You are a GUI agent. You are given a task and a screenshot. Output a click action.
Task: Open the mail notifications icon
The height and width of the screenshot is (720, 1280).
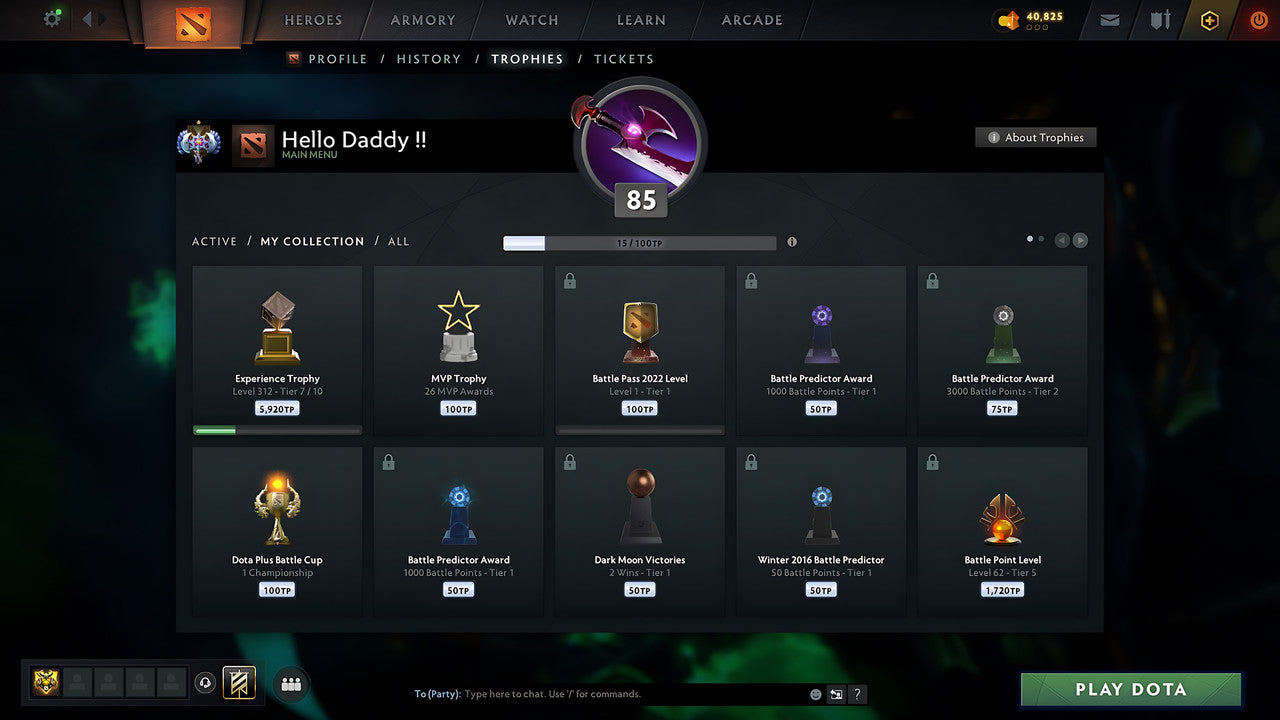(1108, 19)
